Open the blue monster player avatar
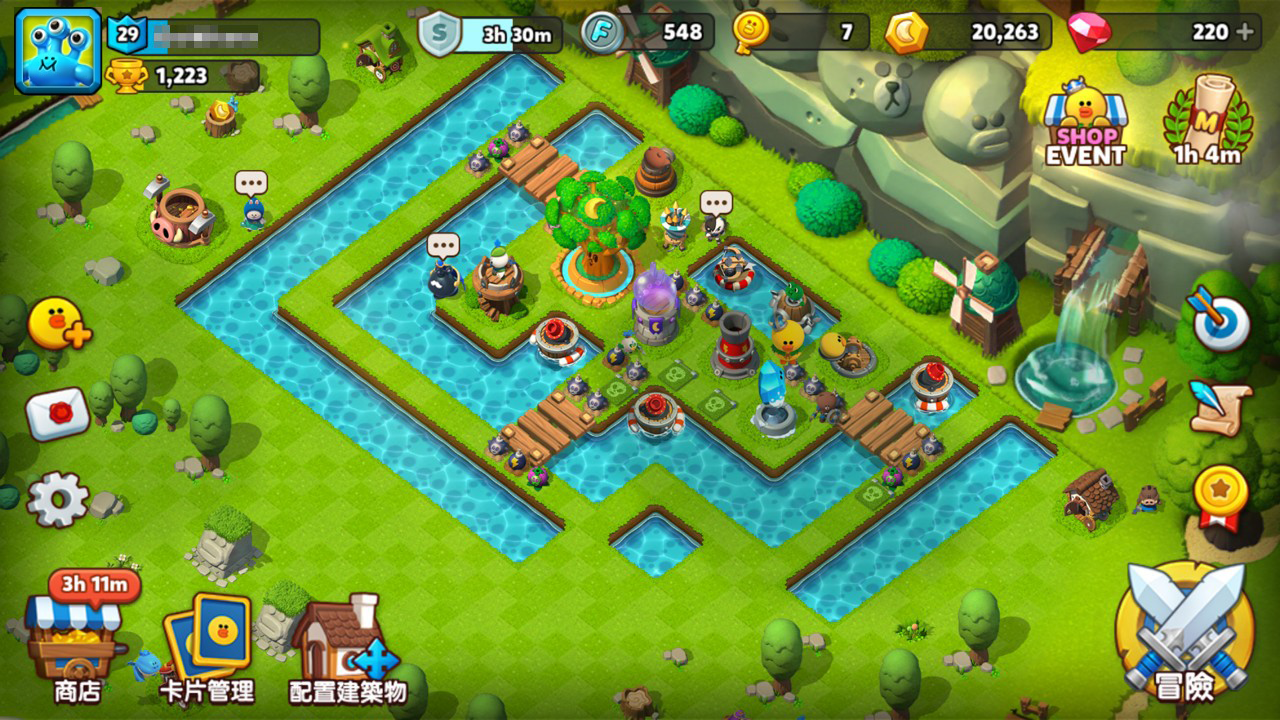This screenshot has height=720, width=1280. (58, 51)
